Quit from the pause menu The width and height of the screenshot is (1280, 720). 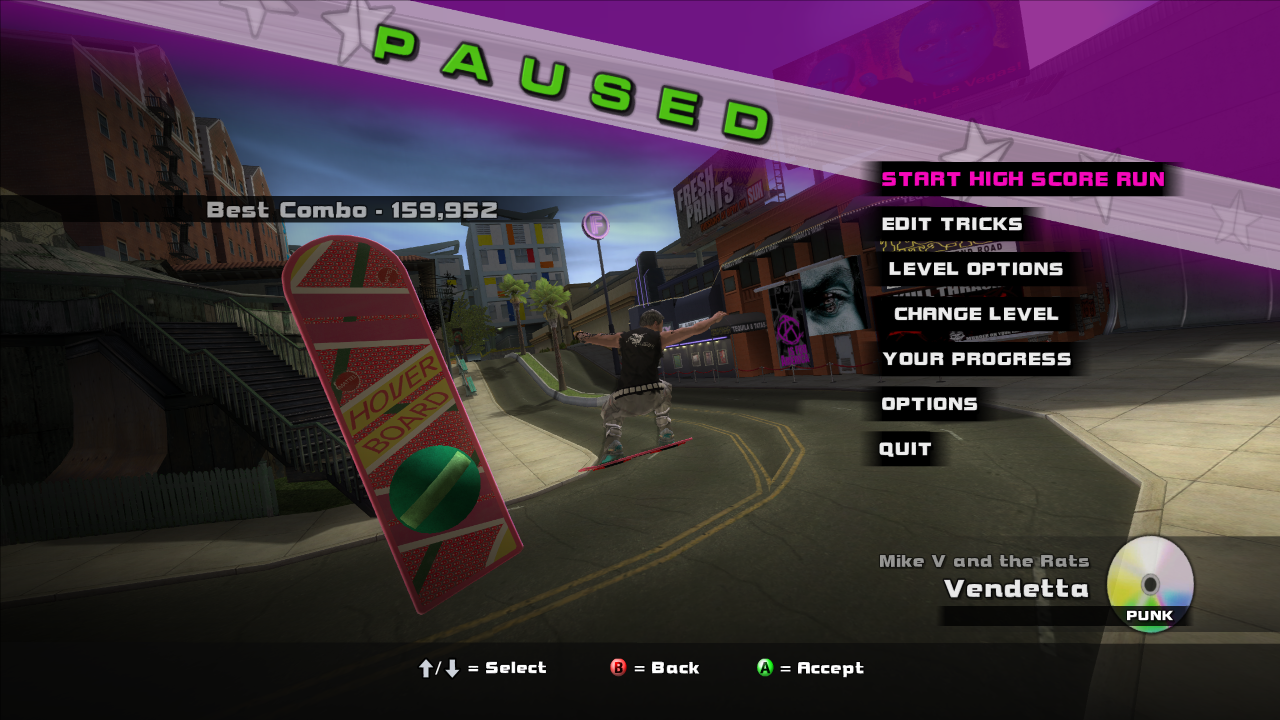tap(905, 449)
